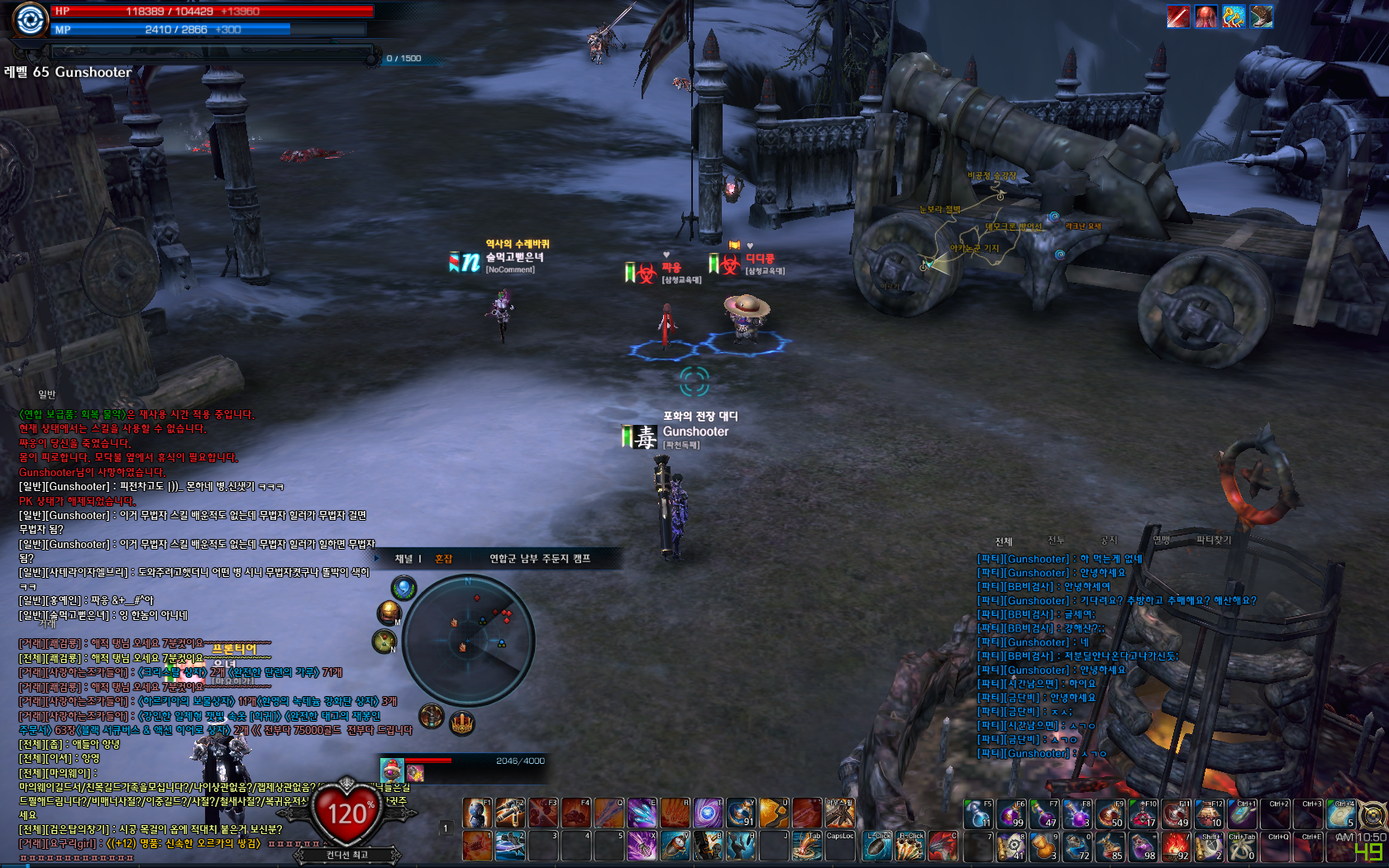
Task: Cast the swirling blue orb skill on T
Action: (x=708, y=813)
